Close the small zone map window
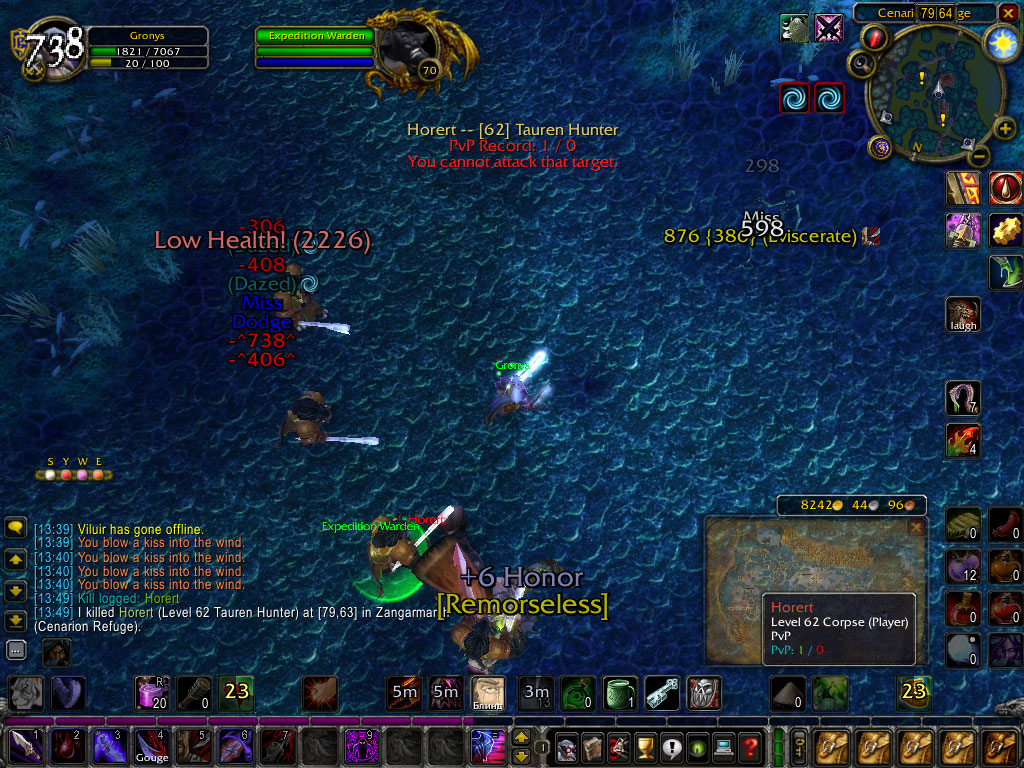Image resolution: width=1024 pixels, height=768 pixels. [x=915, y=526]
